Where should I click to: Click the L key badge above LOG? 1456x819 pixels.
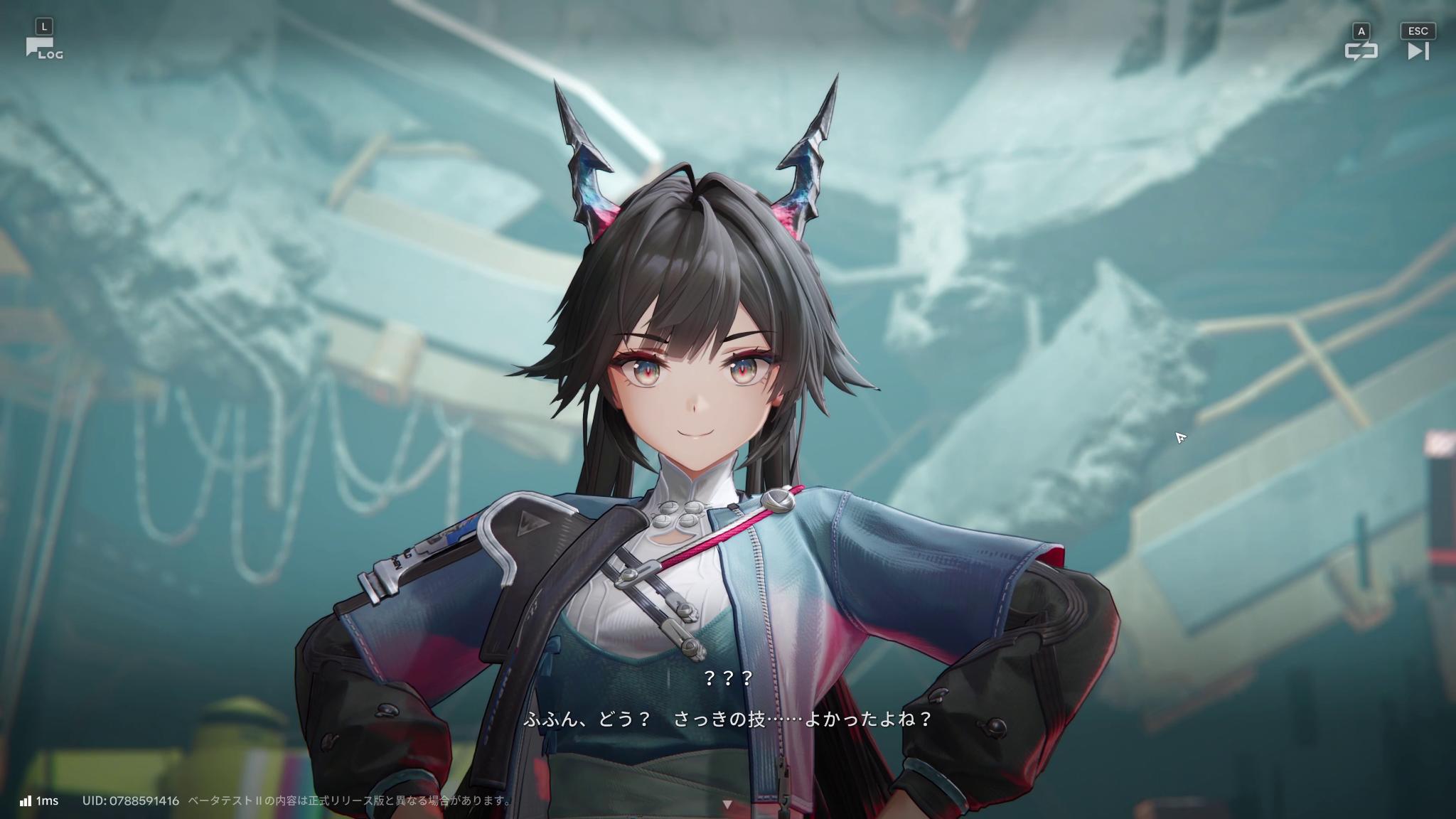(45, 25)
